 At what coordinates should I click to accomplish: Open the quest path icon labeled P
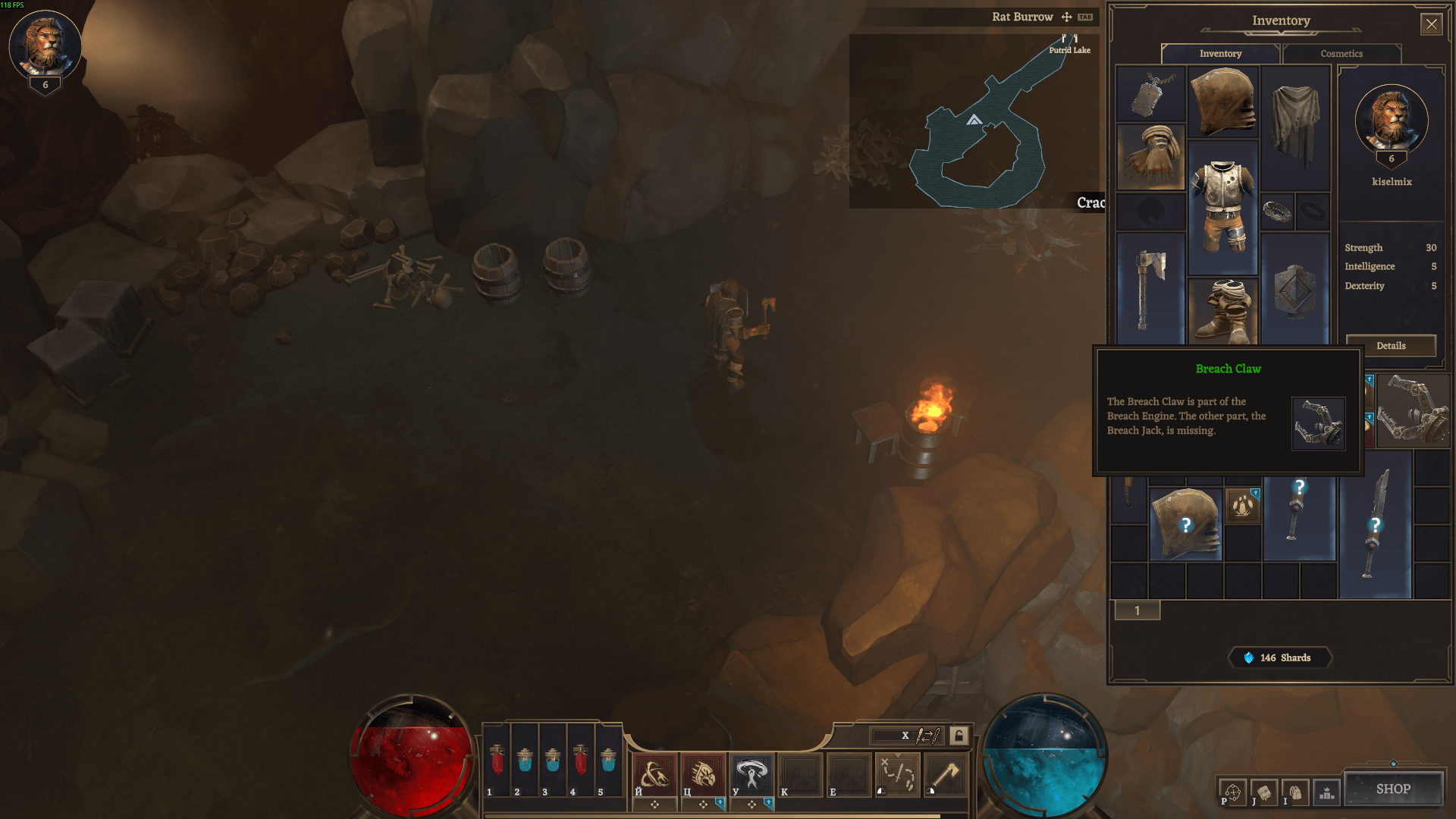(1233, 791)
